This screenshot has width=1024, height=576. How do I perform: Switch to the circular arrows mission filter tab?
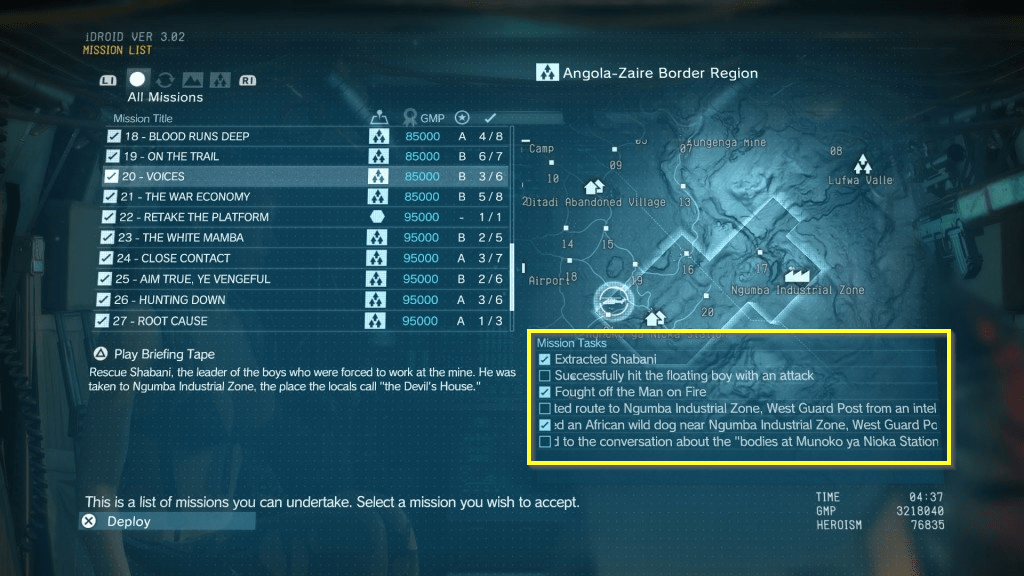tap(165, 79)
